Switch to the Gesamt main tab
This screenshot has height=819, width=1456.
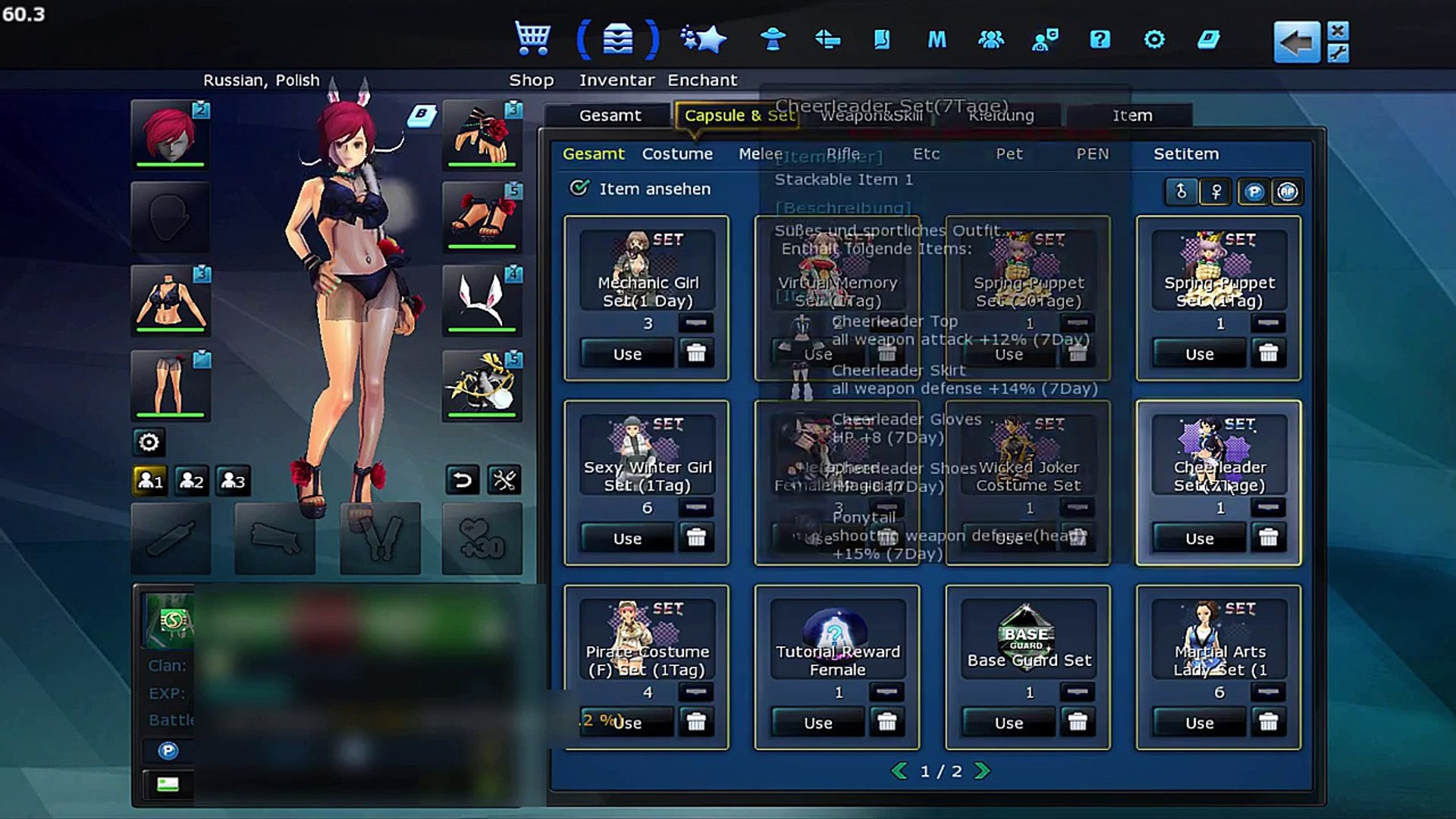click(610, 115)
